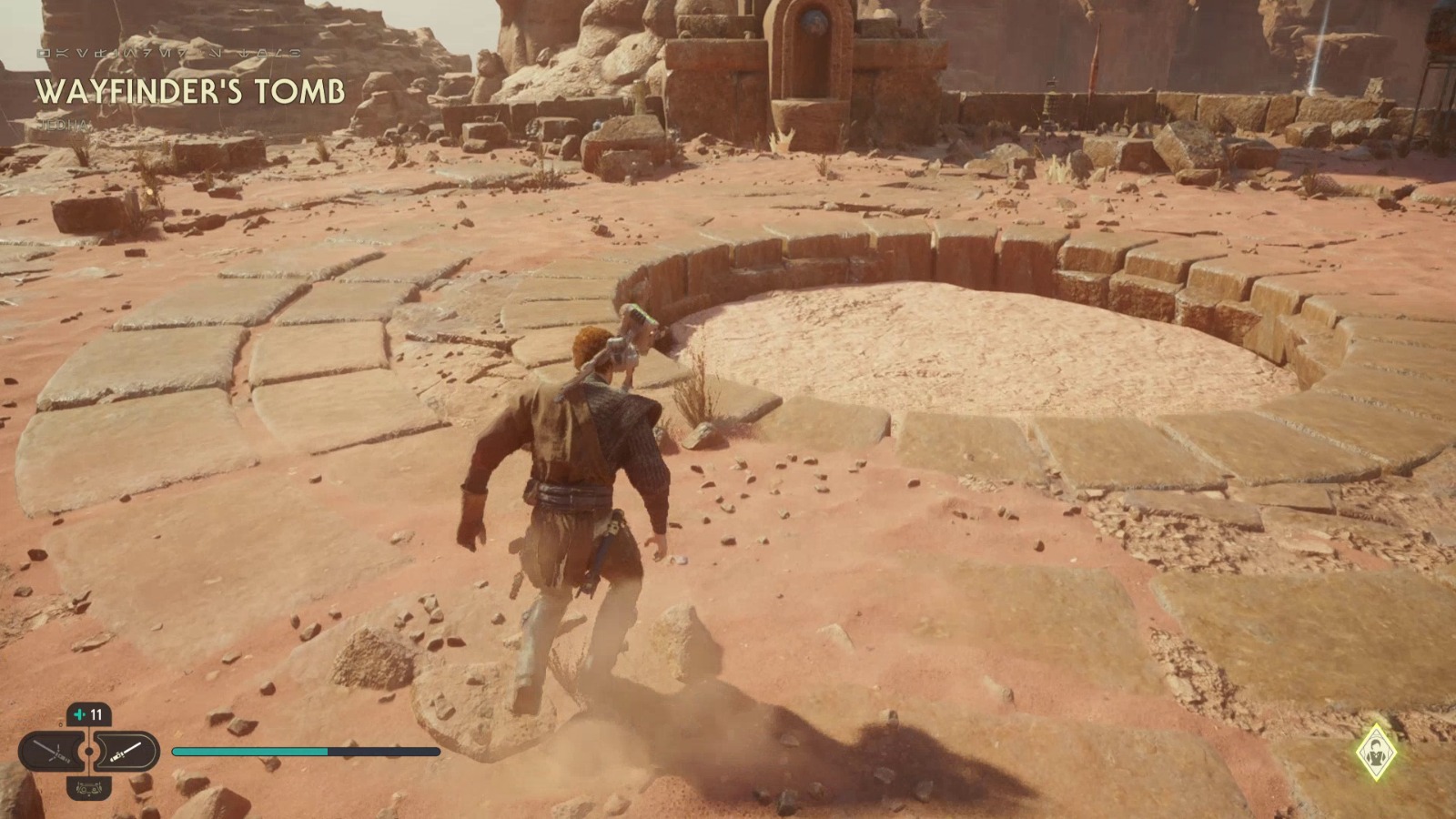Click the BD-1 droid icon below the stance selector
Viewport: 1456px width, 819px height.
pos(88,788)
